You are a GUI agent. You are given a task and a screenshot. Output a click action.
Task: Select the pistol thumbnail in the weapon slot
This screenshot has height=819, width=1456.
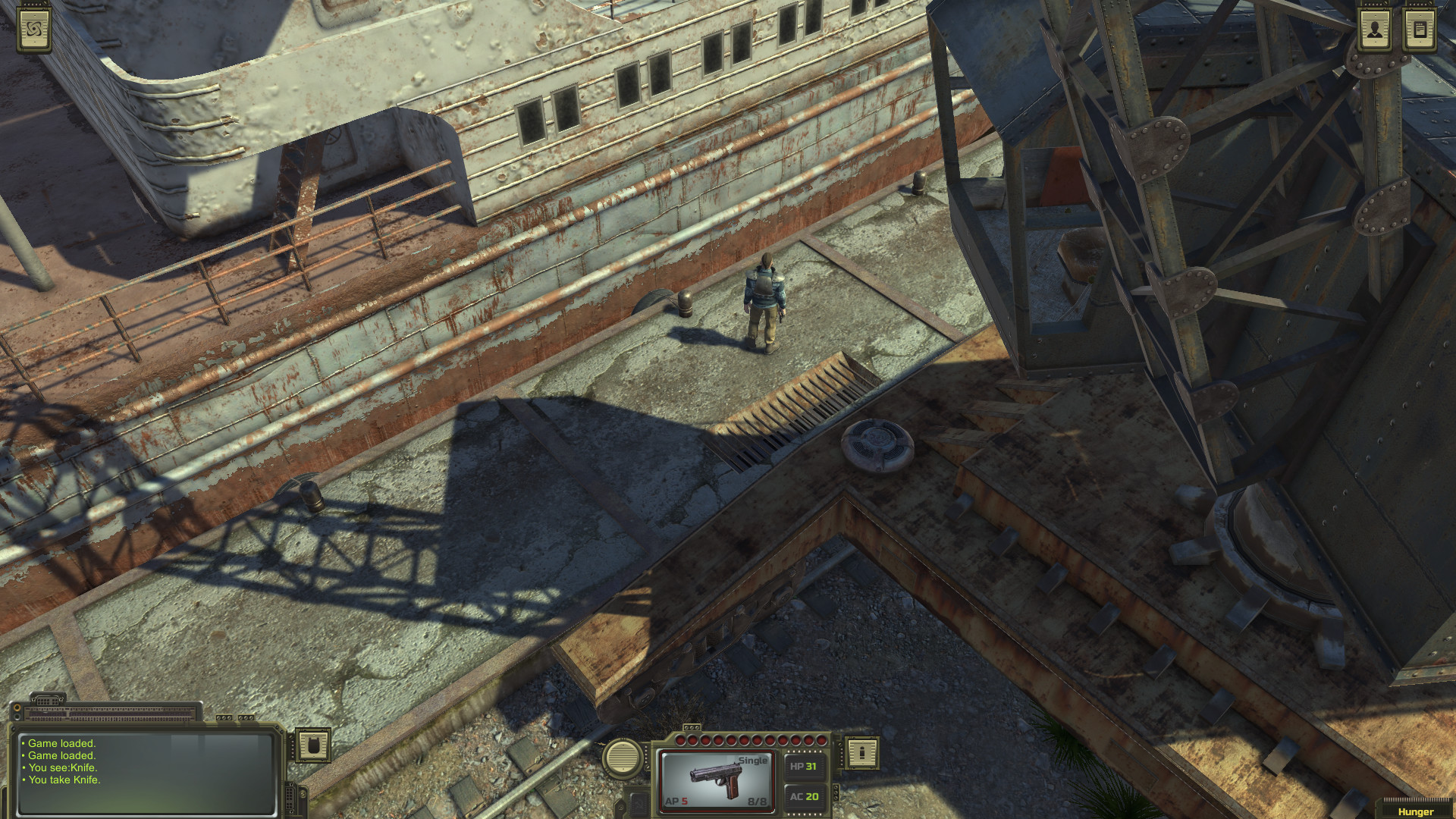coord(716,777)
